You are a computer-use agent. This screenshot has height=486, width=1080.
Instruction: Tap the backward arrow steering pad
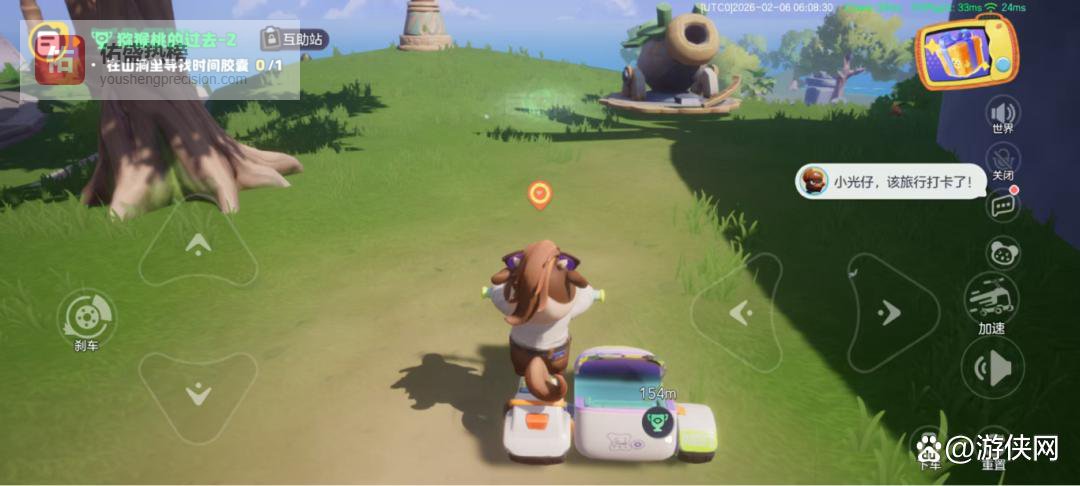(198, 393)
